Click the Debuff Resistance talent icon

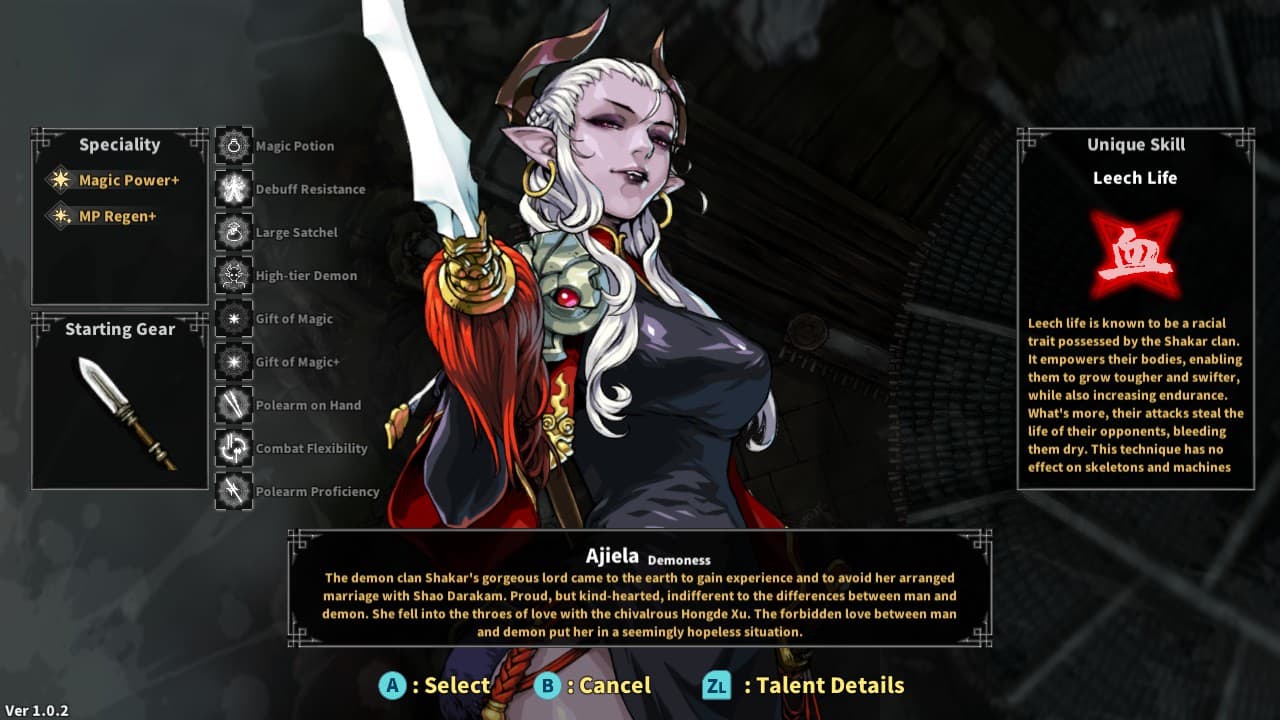click(x=233, y=188)
